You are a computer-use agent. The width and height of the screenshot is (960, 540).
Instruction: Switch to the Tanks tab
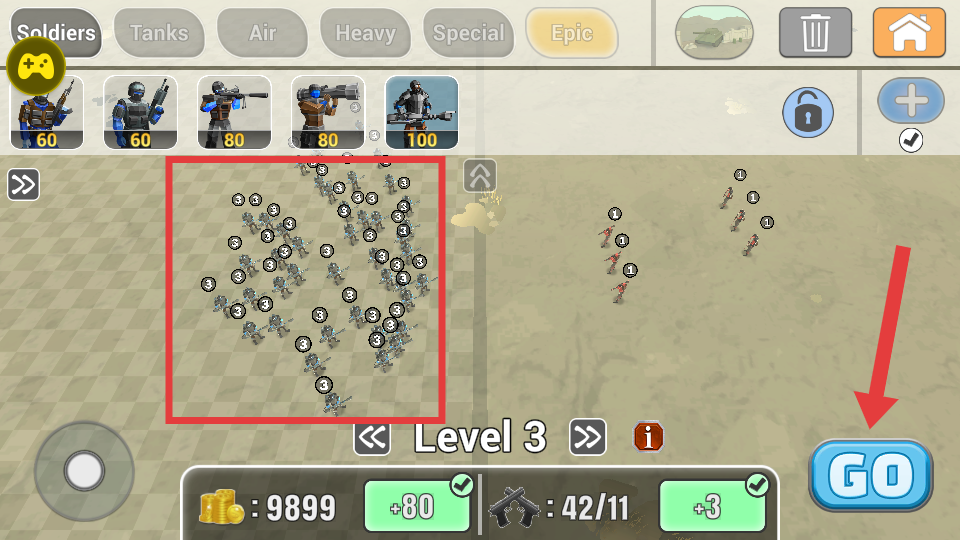(x=159, y=33)
